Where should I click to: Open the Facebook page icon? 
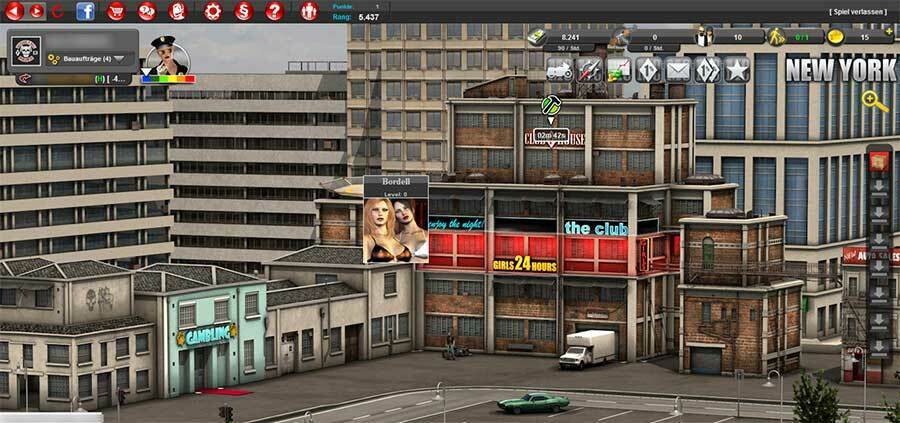[x=85, y=12]
